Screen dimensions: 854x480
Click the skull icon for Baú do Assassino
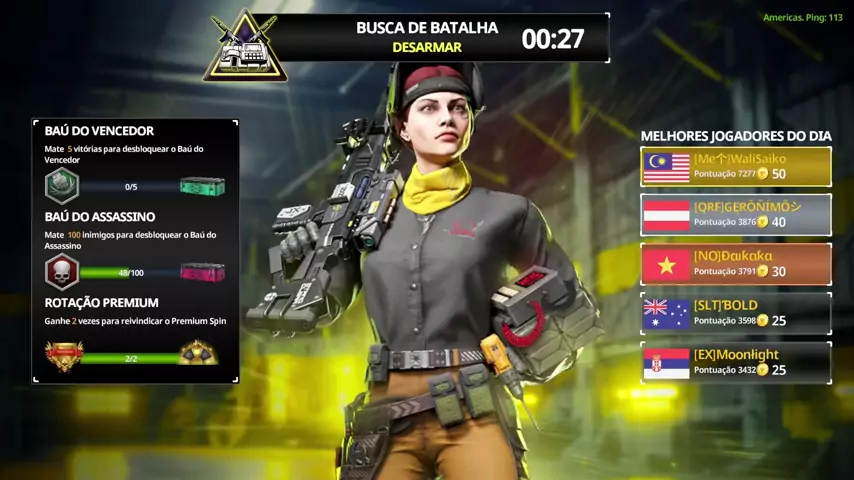pos(62,272)
